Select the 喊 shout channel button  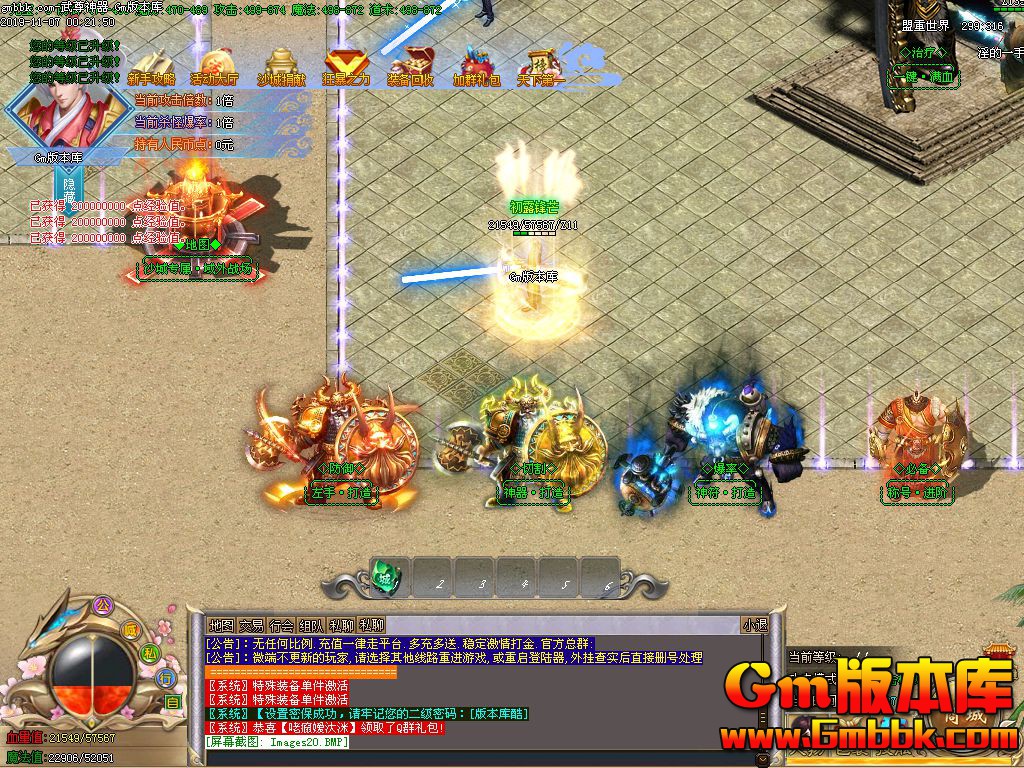[x=129, y=629]
